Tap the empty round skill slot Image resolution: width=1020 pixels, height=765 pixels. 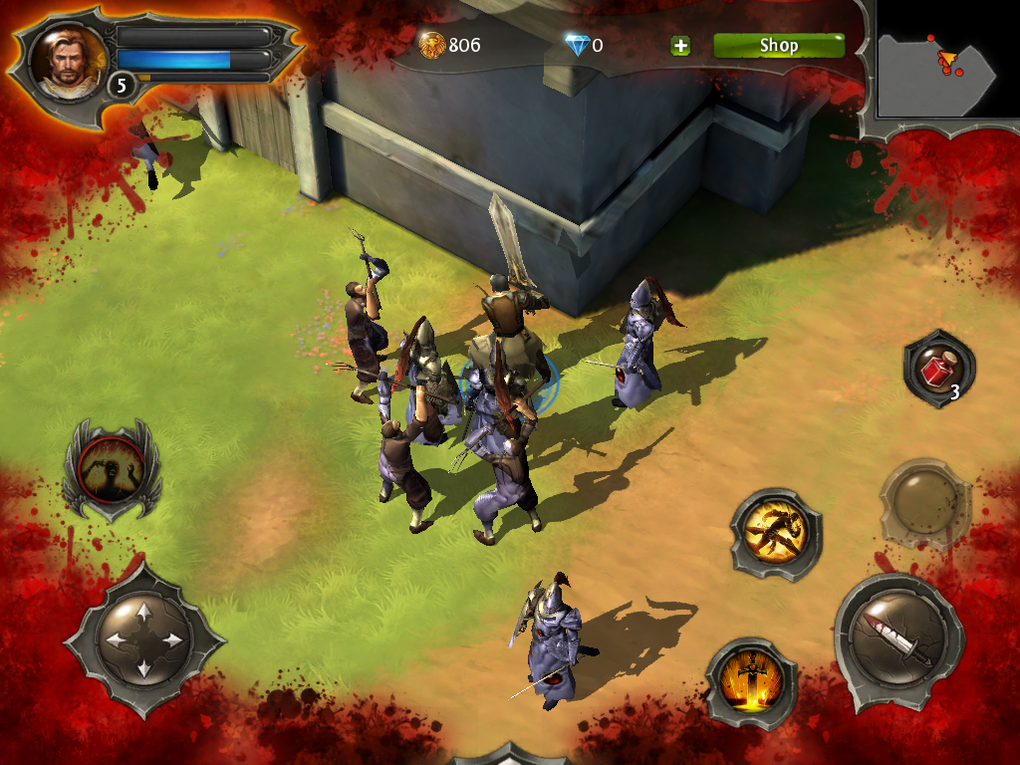click(x=923, y=502)
